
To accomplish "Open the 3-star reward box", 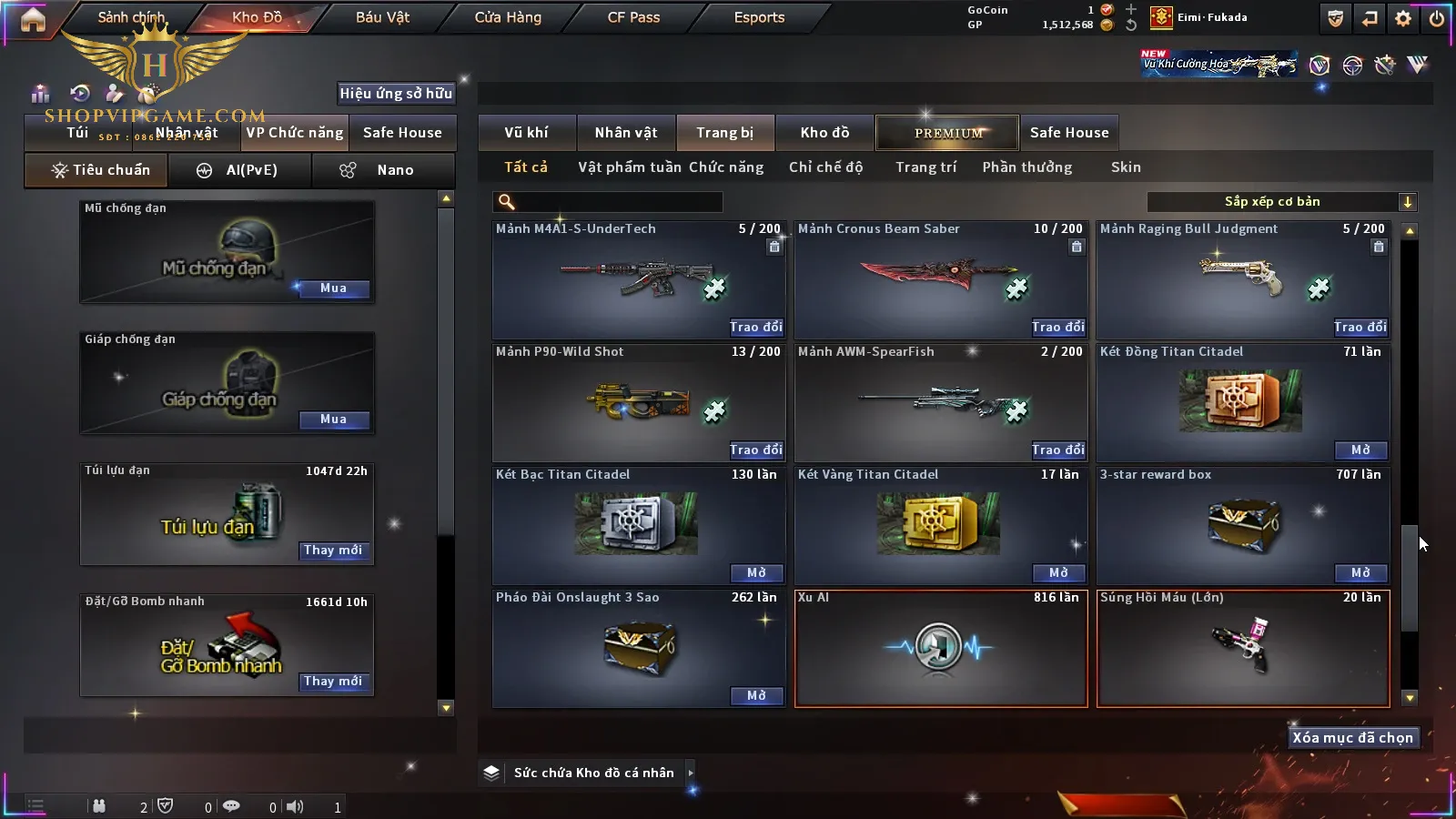I will point(1360,572).
